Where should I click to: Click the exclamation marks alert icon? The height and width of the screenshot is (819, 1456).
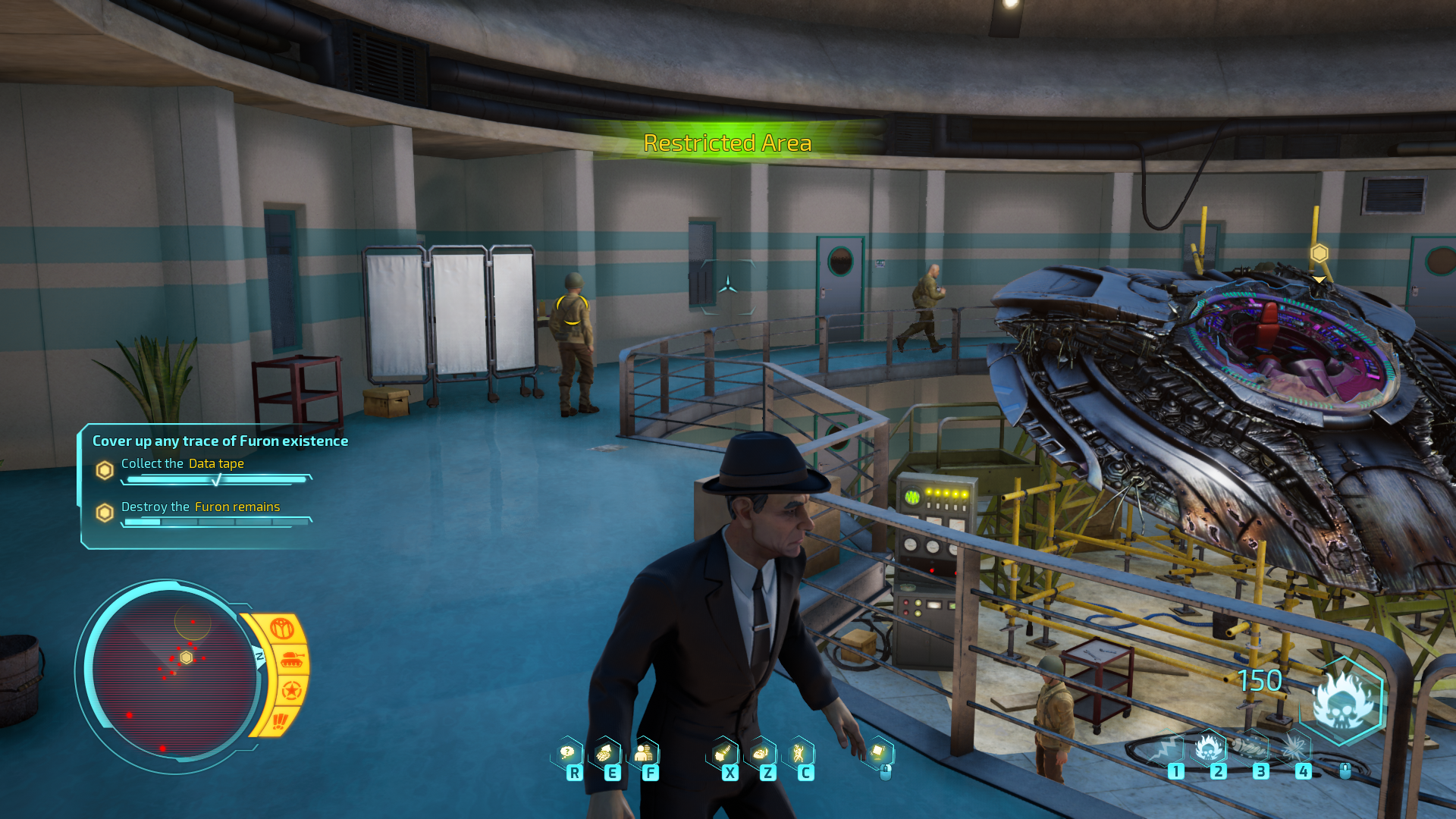coord(280,720)
